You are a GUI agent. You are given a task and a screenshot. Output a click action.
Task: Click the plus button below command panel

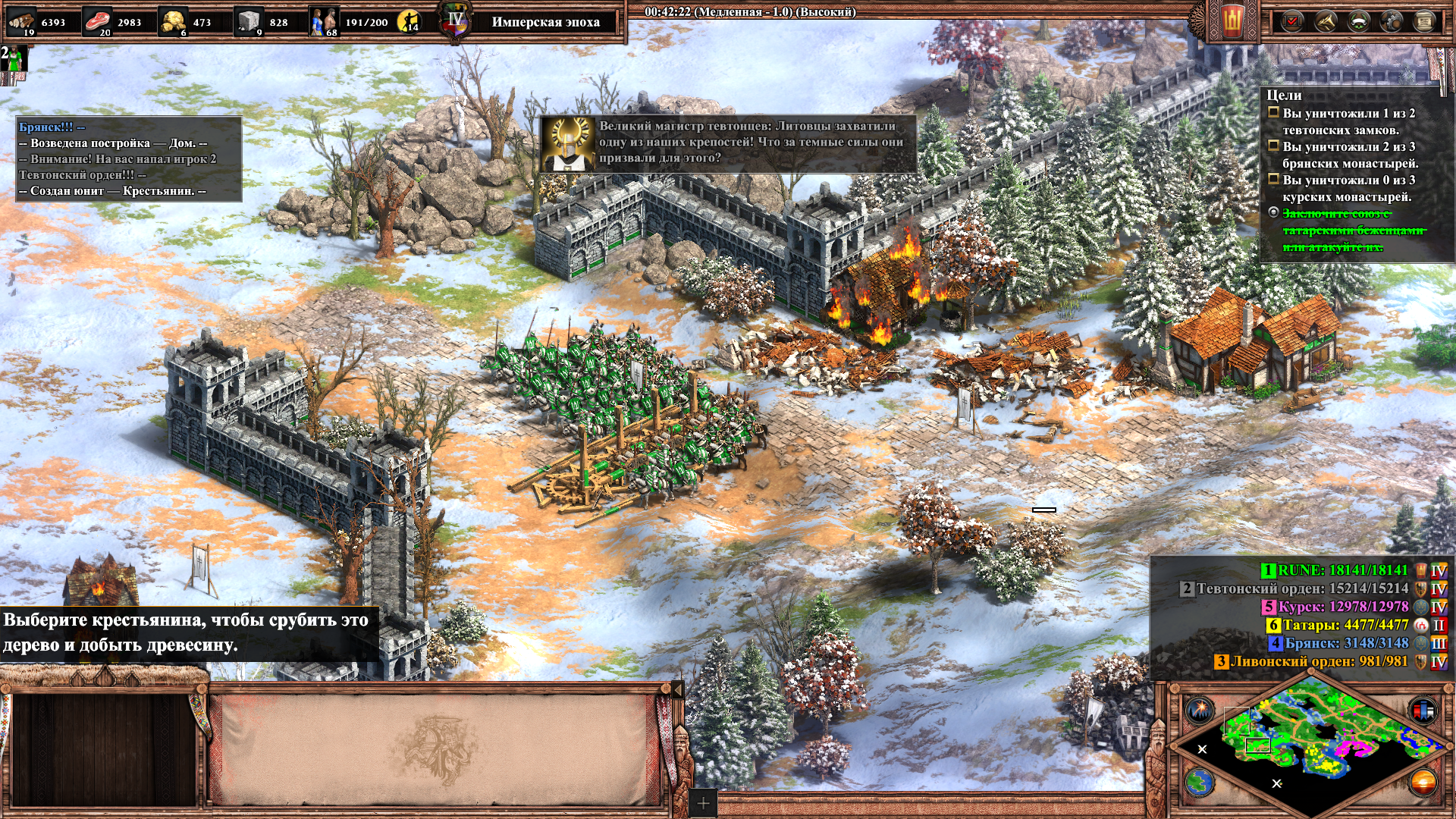(703, 803)
